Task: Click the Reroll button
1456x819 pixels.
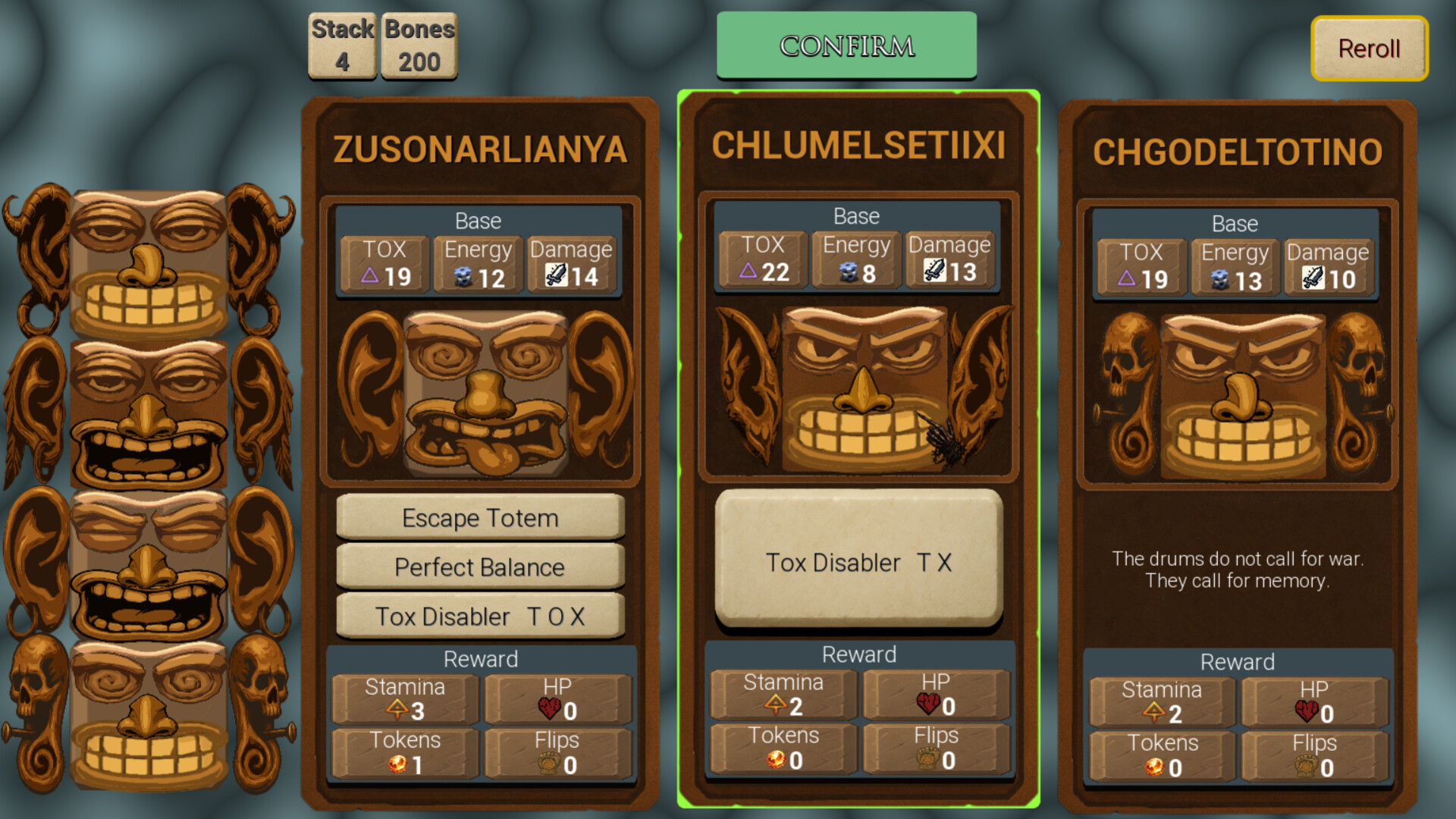Action: (1369, 49)
